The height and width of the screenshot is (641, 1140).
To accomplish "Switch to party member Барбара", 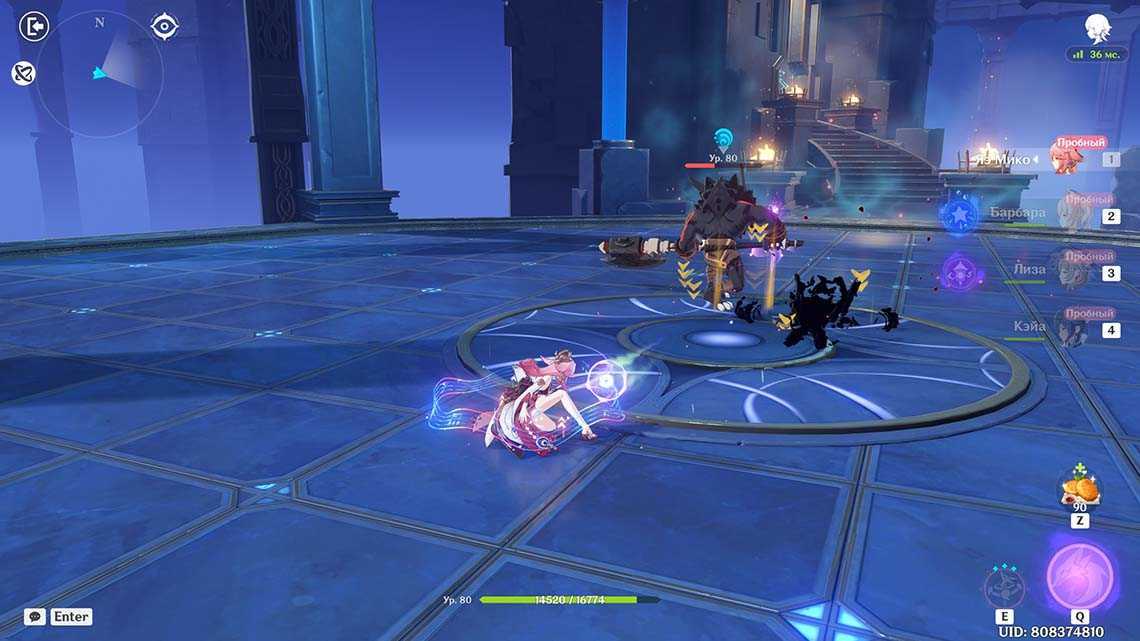I will click(x=1070, y=214).
